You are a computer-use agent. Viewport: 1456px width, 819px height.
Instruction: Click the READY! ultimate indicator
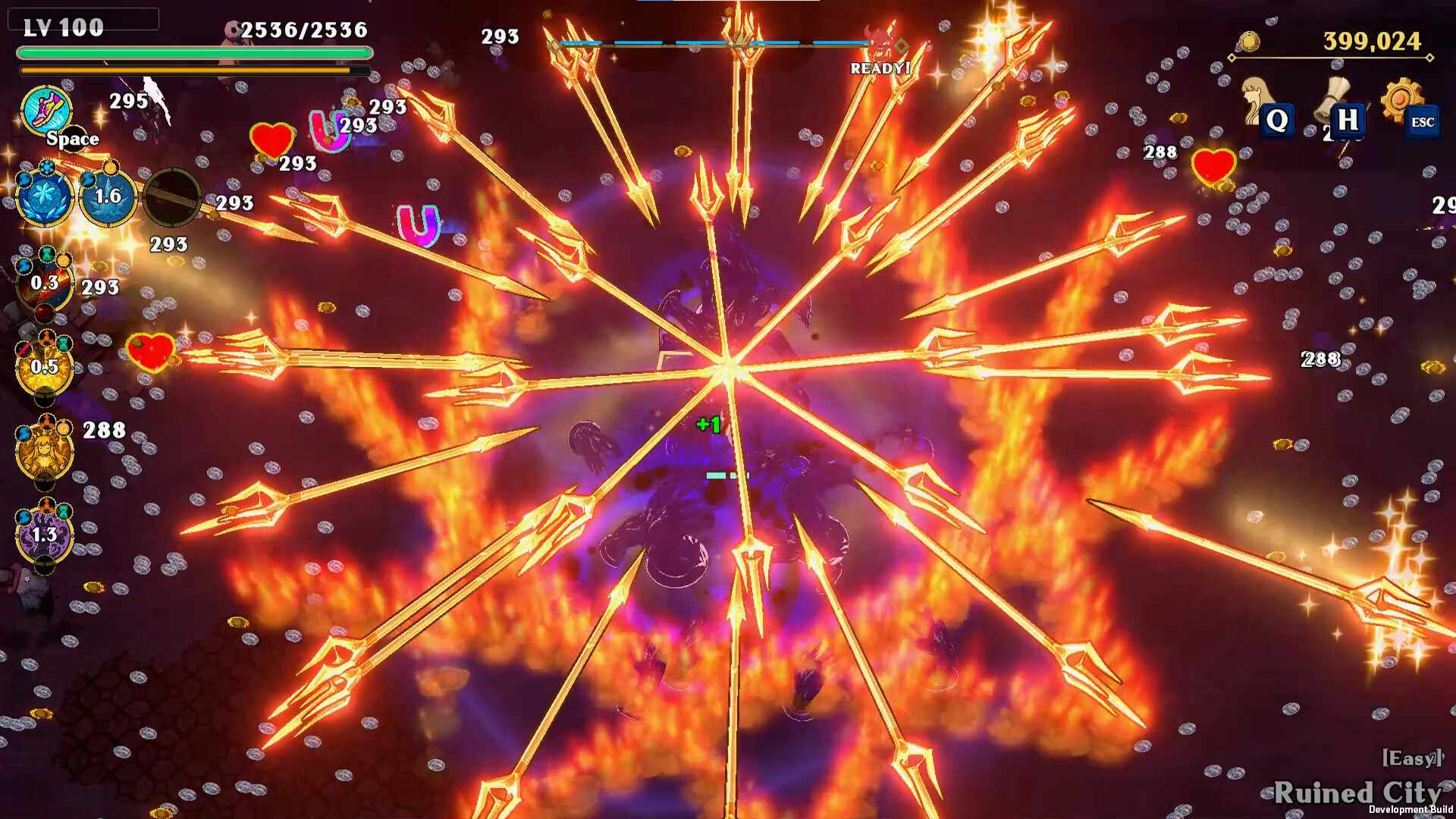pyautogui.click(x=879, y=68)
